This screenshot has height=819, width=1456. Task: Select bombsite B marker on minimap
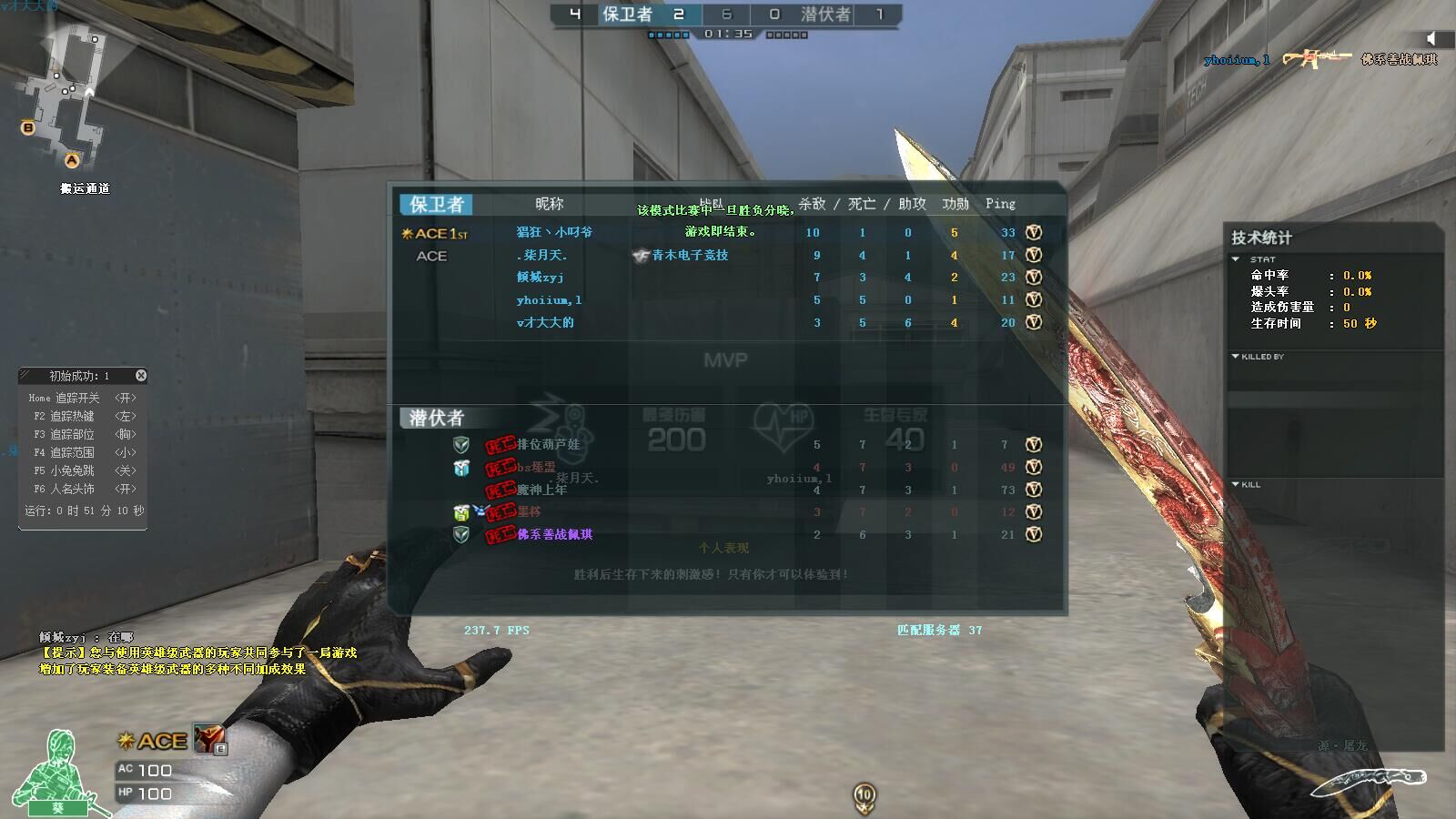coord(28,127)
